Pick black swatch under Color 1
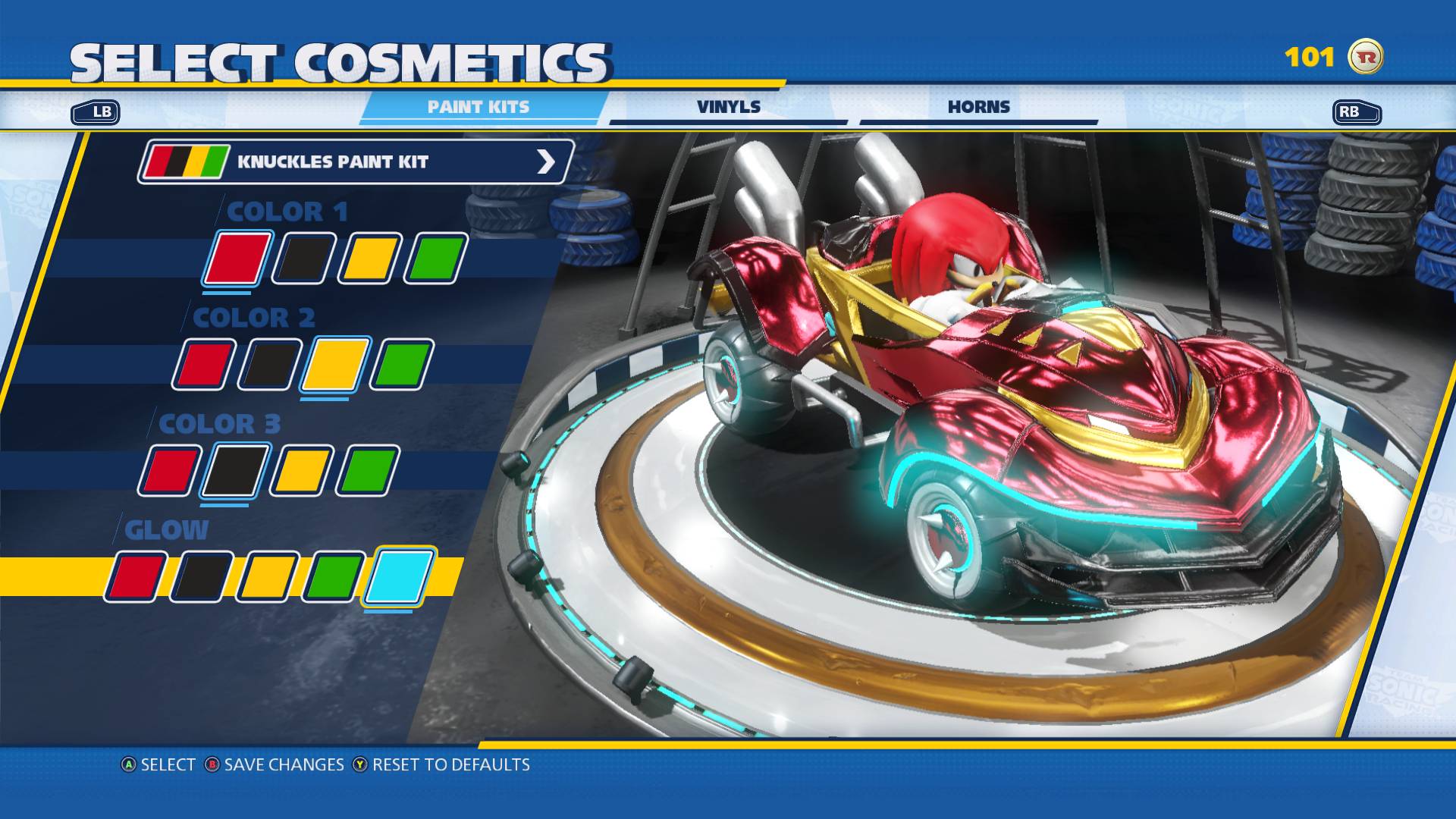Image resolution: width=1456 pixels, height=819 pixels. pos(304,259)
